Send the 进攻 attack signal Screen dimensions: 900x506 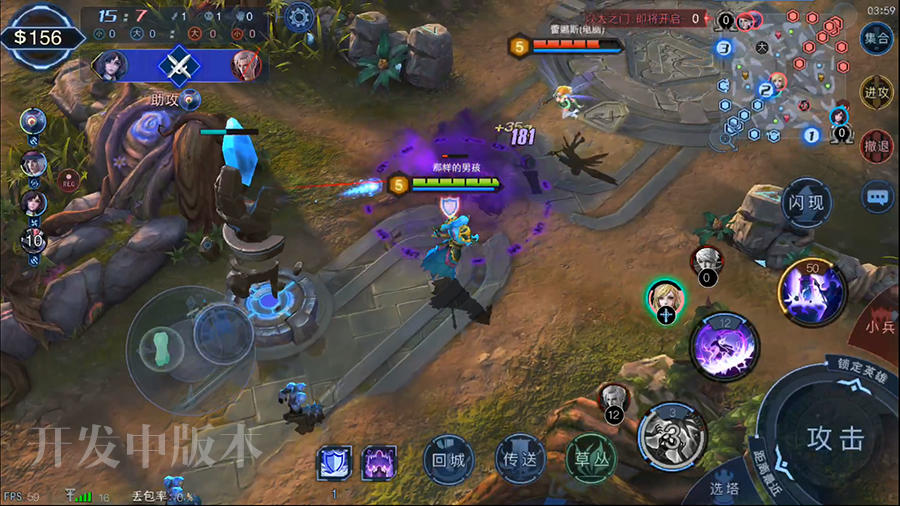(x=876, y=92)
